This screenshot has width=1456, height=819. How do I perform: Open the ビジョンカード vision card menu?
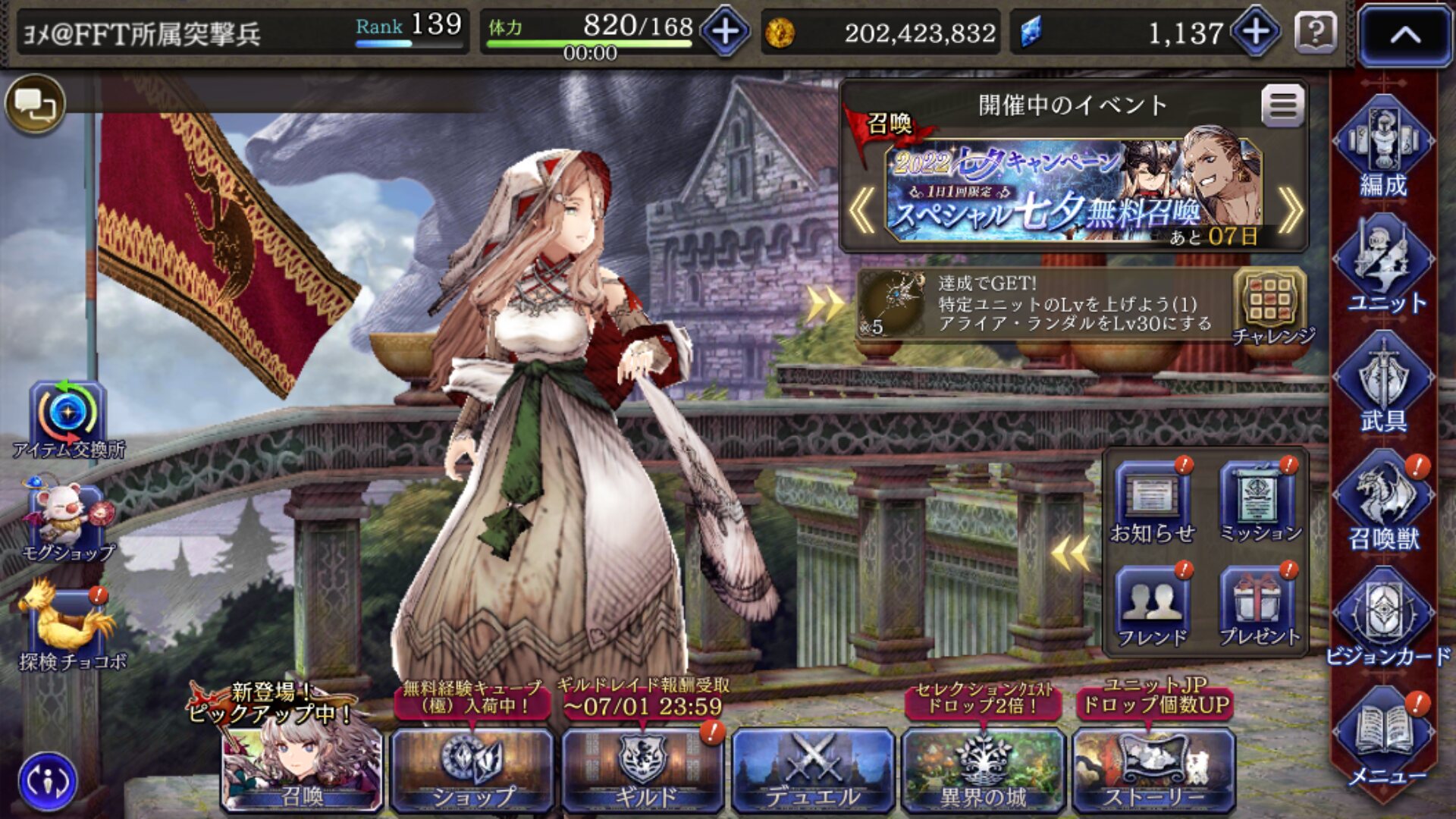[x=1385, y=618]
